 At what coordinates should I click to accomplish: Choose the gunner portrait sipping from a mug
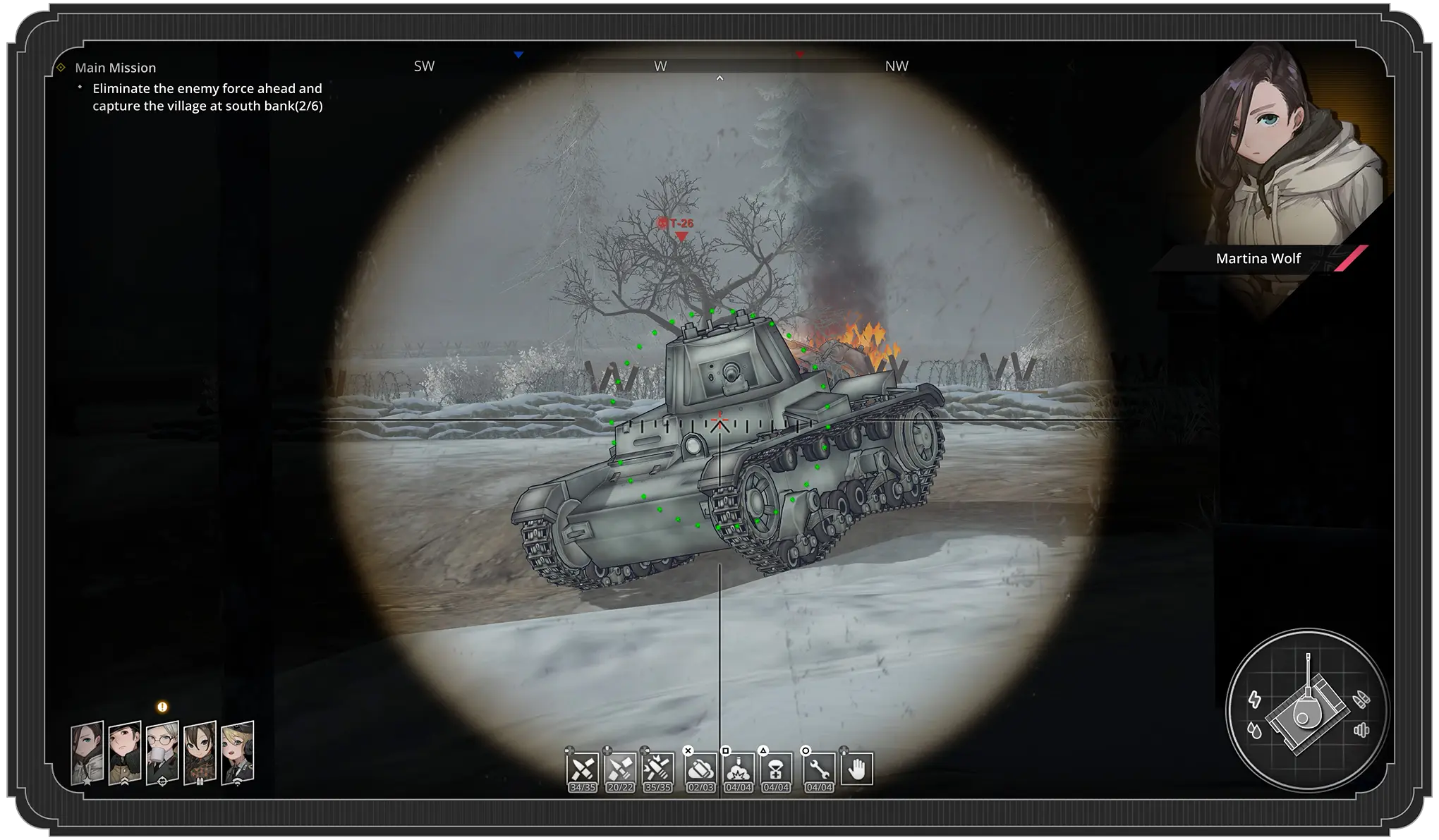pos(162,753)
